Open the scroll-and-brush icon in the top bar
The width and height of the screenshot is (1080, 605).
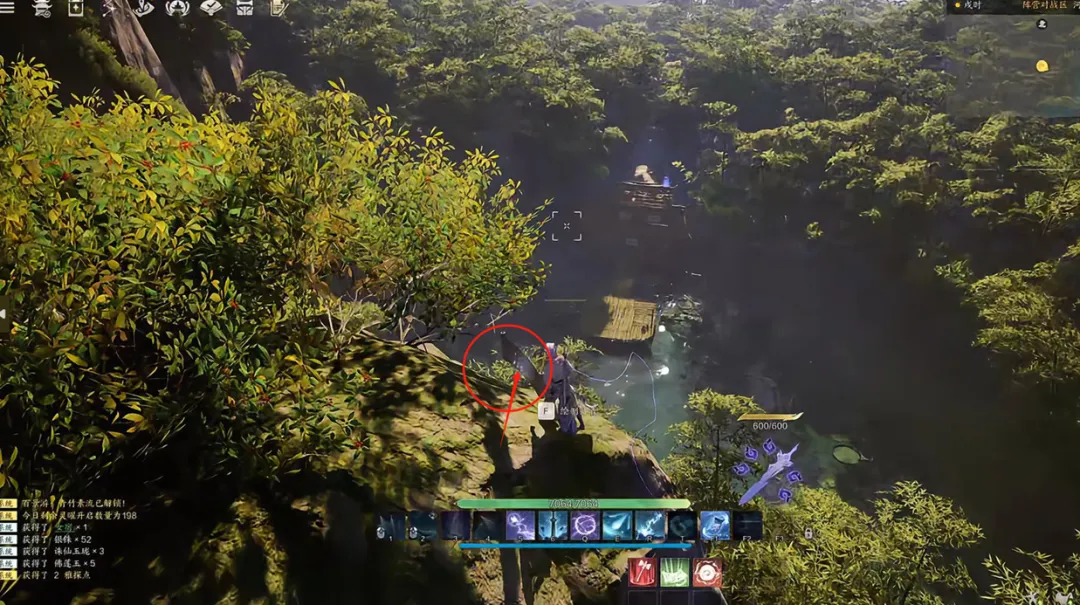pyautogui.click(x=277, y=8)
